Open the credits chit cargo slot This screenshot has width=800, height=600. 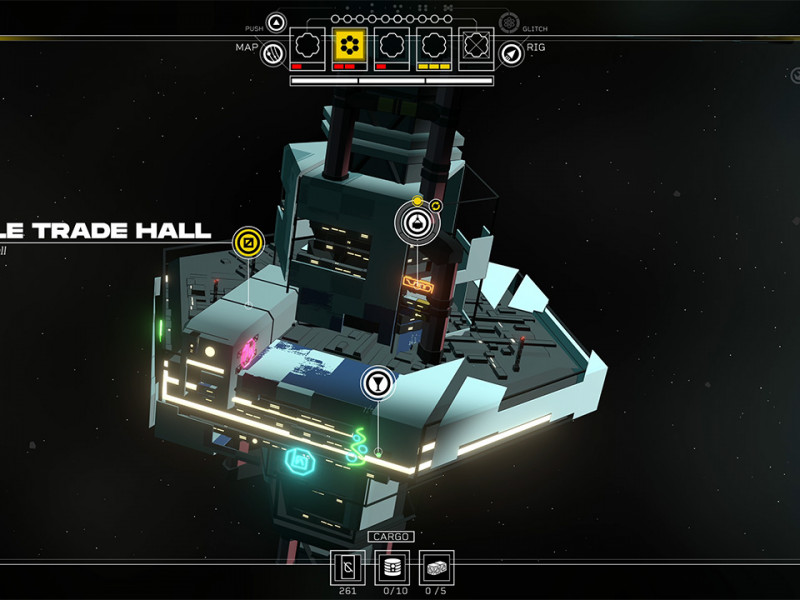(348, 568)
